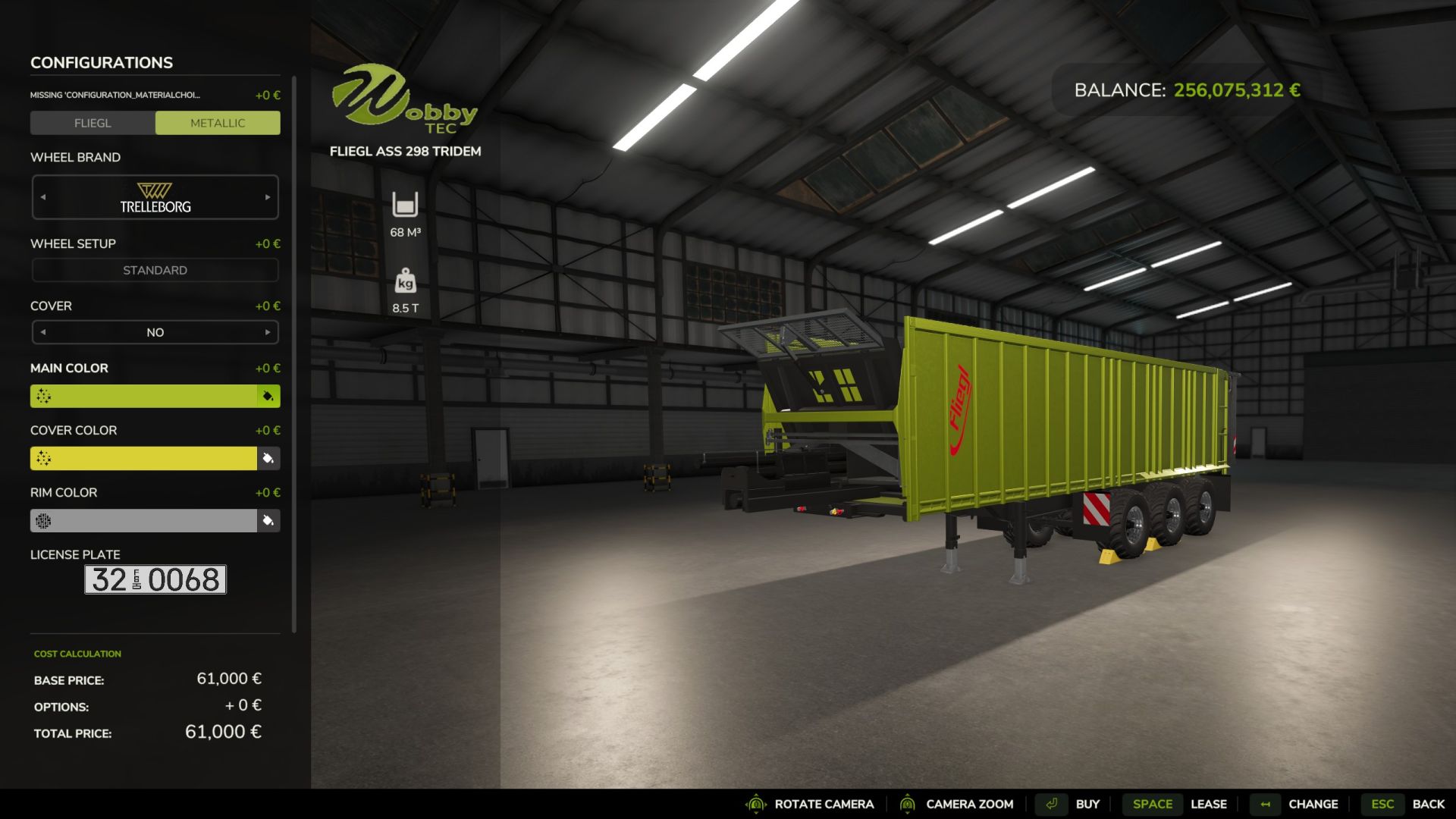The image size is (1456, 819).
Task: Click the Wobby Tec logo
Action: point(406,99)
